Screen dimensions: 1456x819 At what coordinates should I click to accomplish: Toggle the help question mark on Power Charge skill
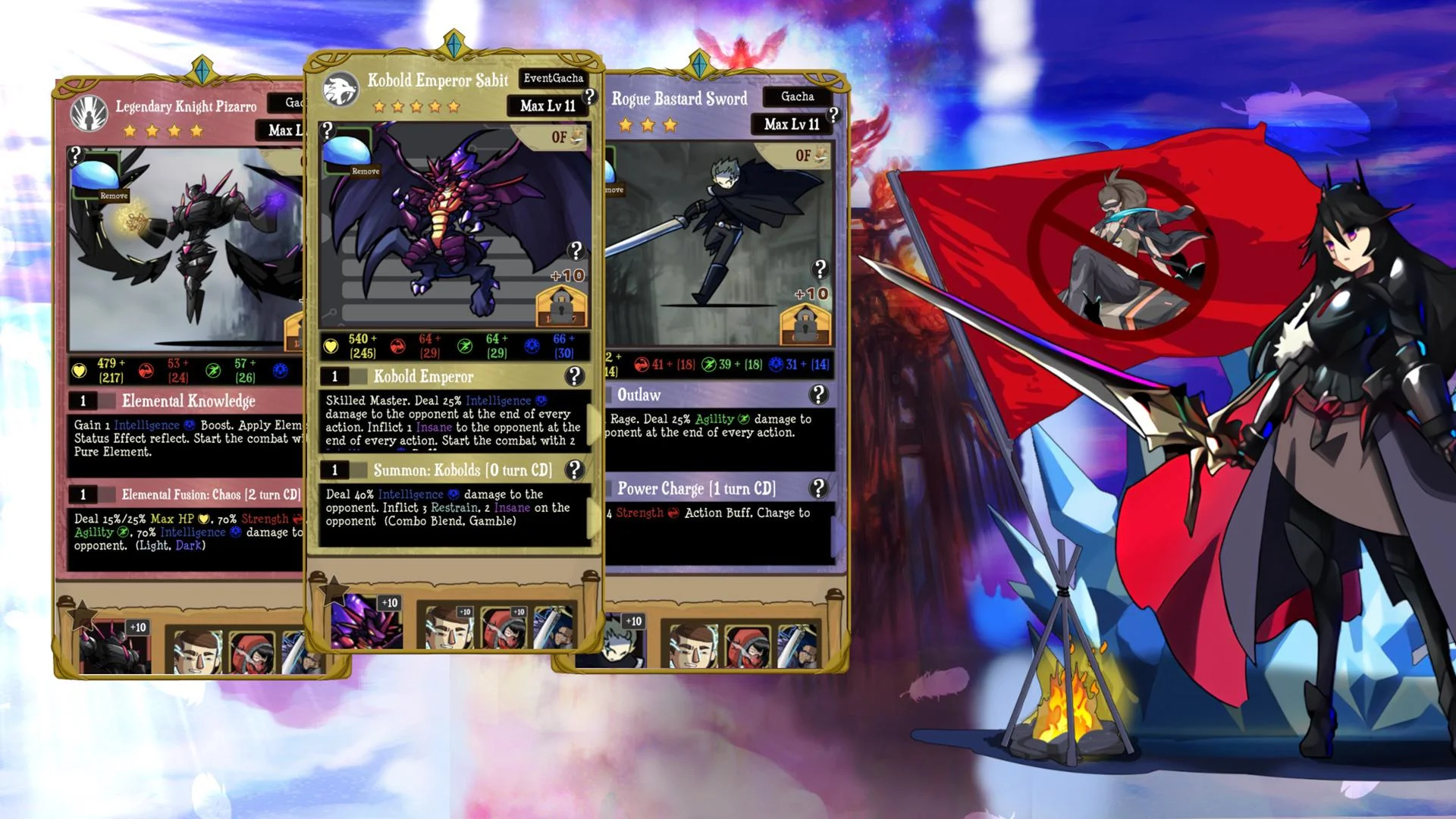[818, 488]
